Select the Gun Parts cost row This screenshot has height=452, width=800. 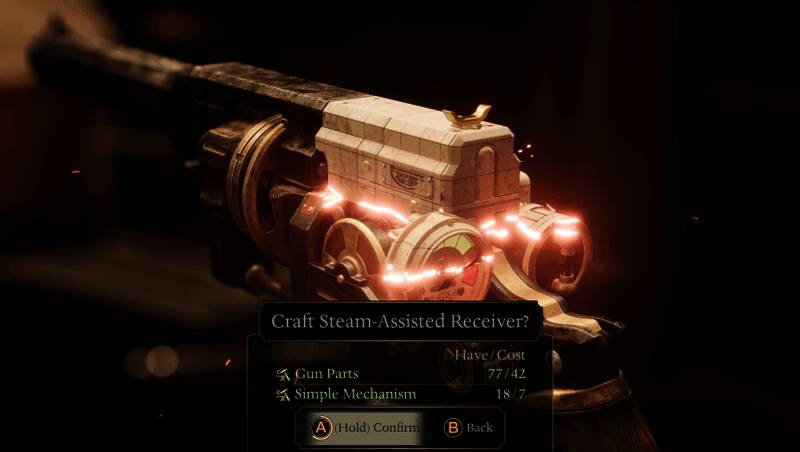click(400, 374)
